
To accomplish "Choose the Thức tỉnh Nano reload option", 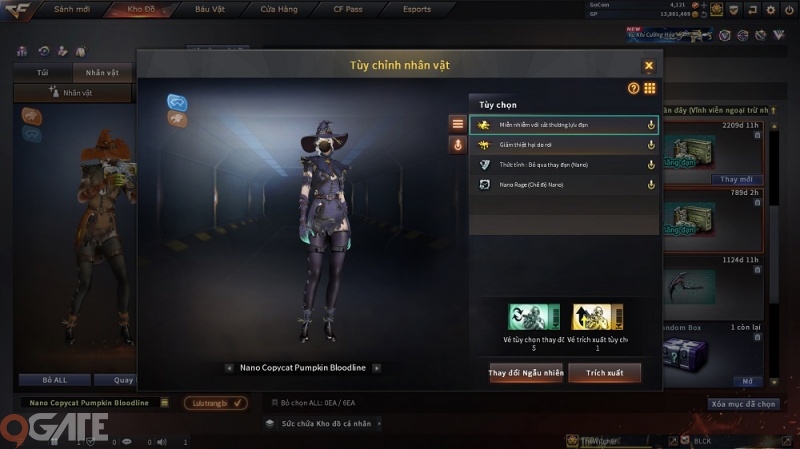I will pyautogui.click(x=564, y=165).
